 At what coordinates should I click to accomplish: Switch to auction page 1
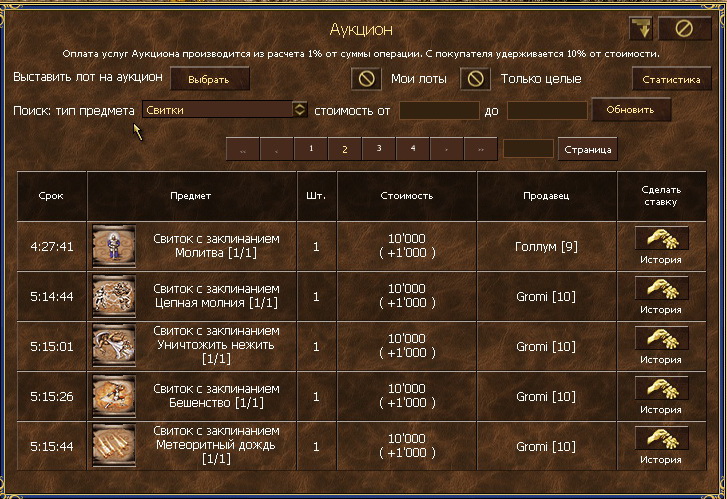coord(310,149)
